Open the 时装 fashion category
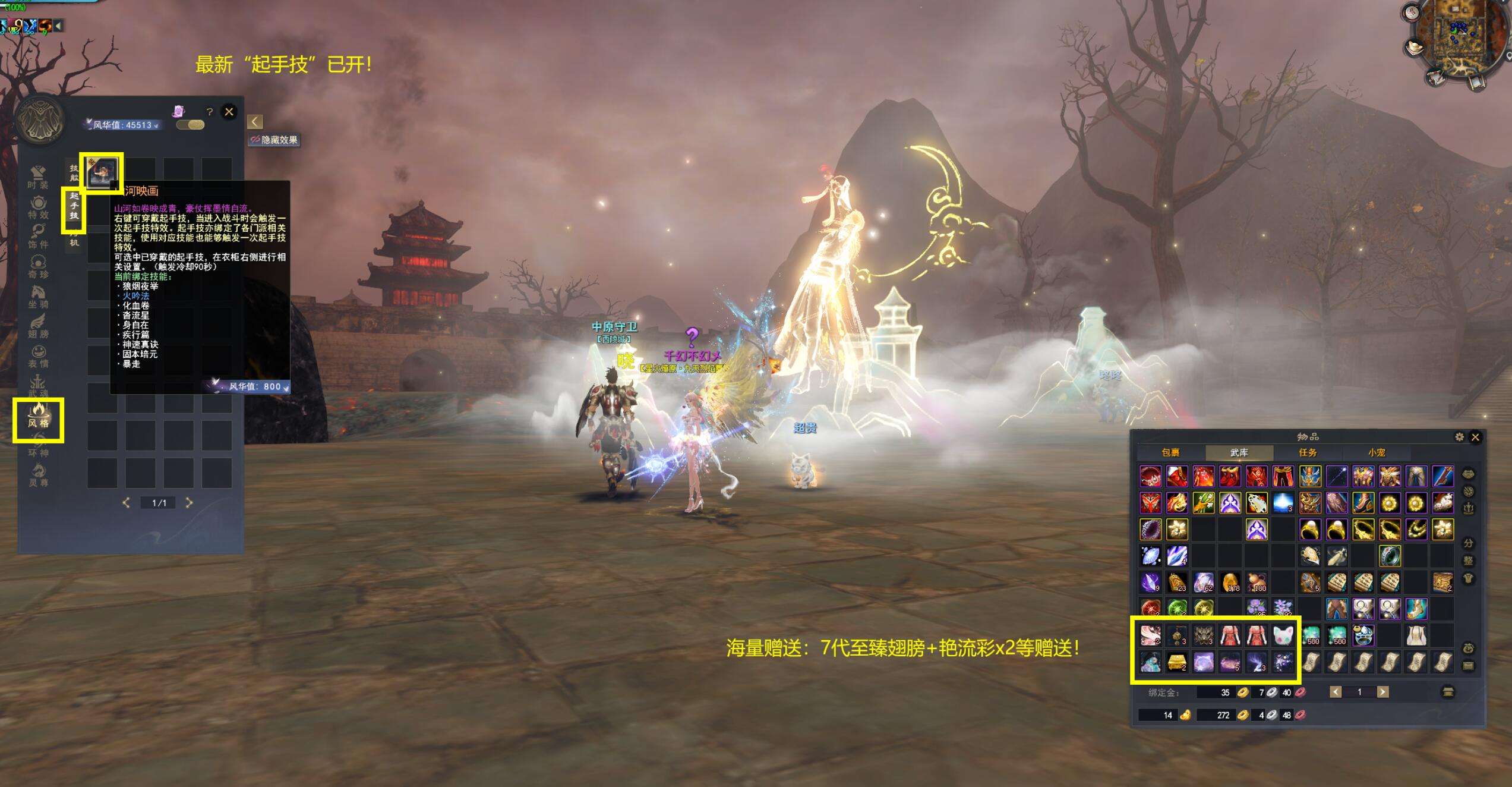Viewport: 1512px width, 787px height. [38, 177]
